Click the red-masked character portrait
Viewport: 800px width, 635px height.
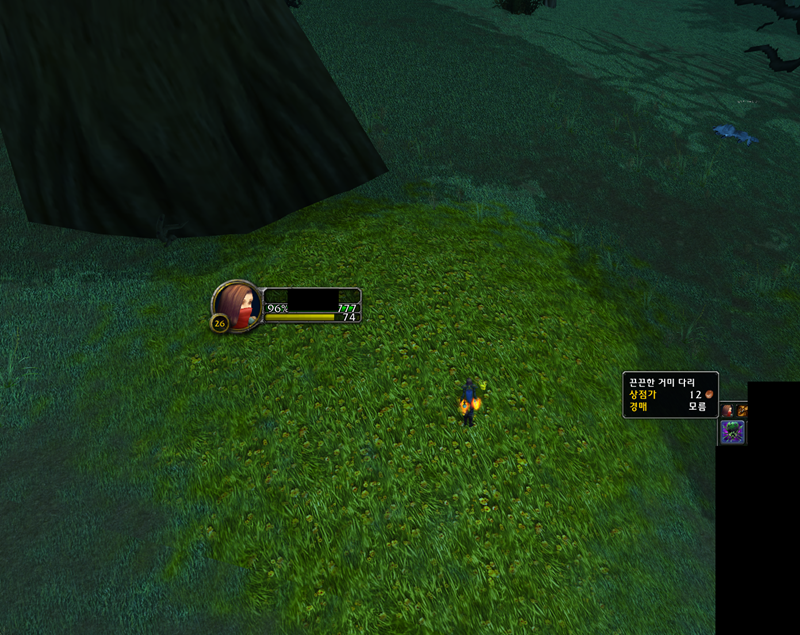(x=237, y=304)
